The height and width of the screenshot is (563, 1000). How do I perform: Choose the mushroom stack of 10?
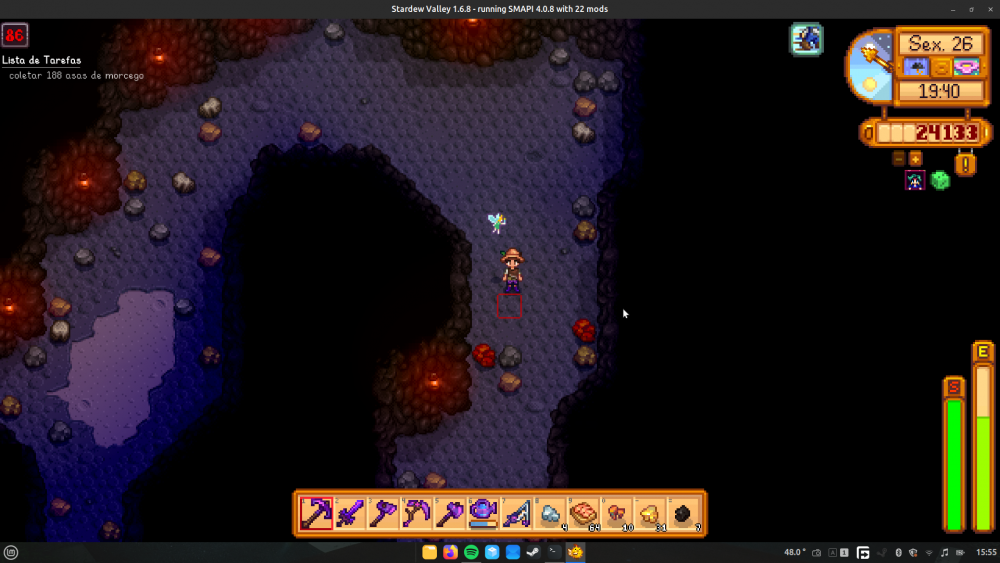click(x=617, y=513)
